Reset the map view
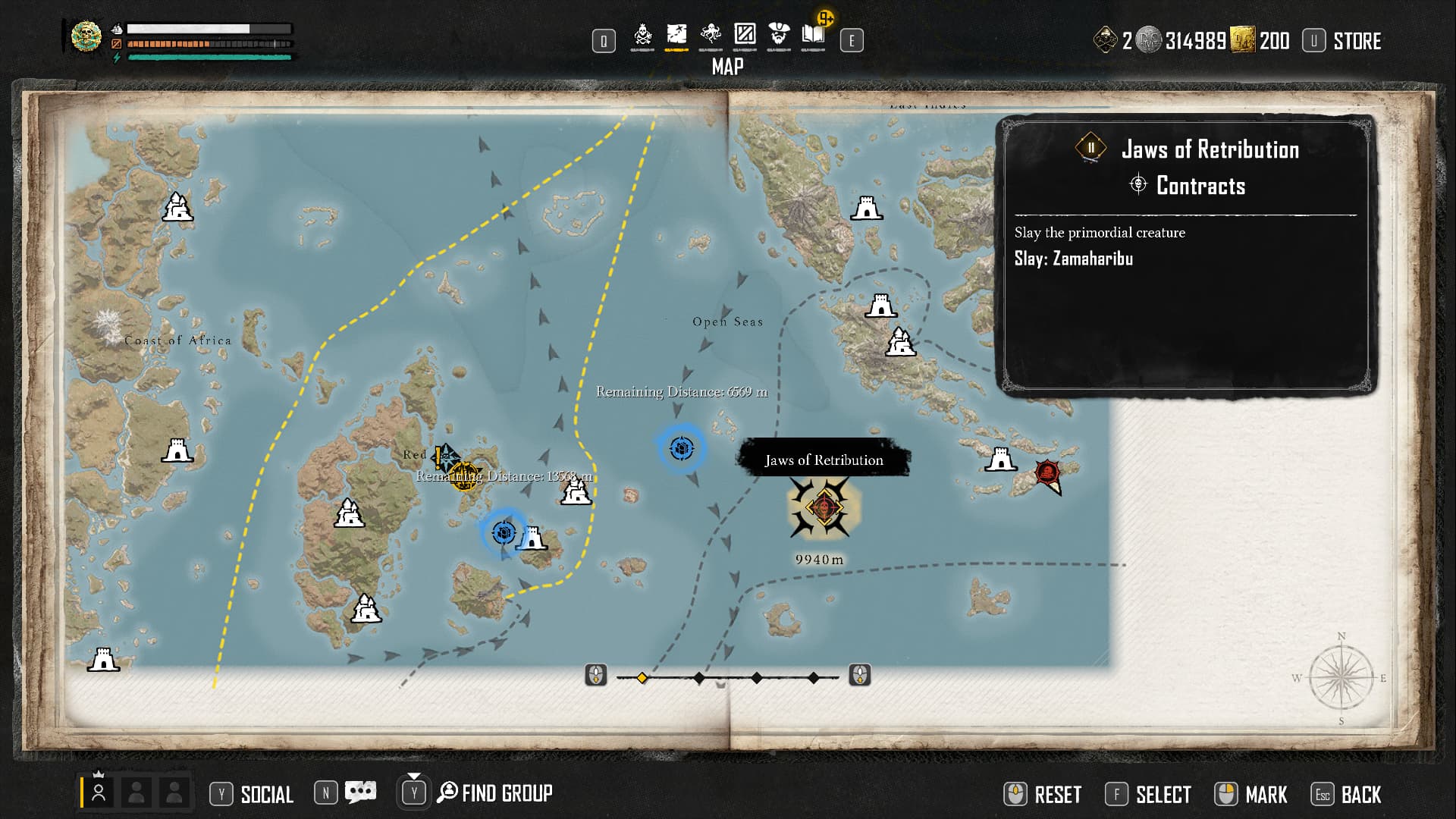Image resolution: width=1456 pixels, height=819 pixels. [x=1057, y=795]
